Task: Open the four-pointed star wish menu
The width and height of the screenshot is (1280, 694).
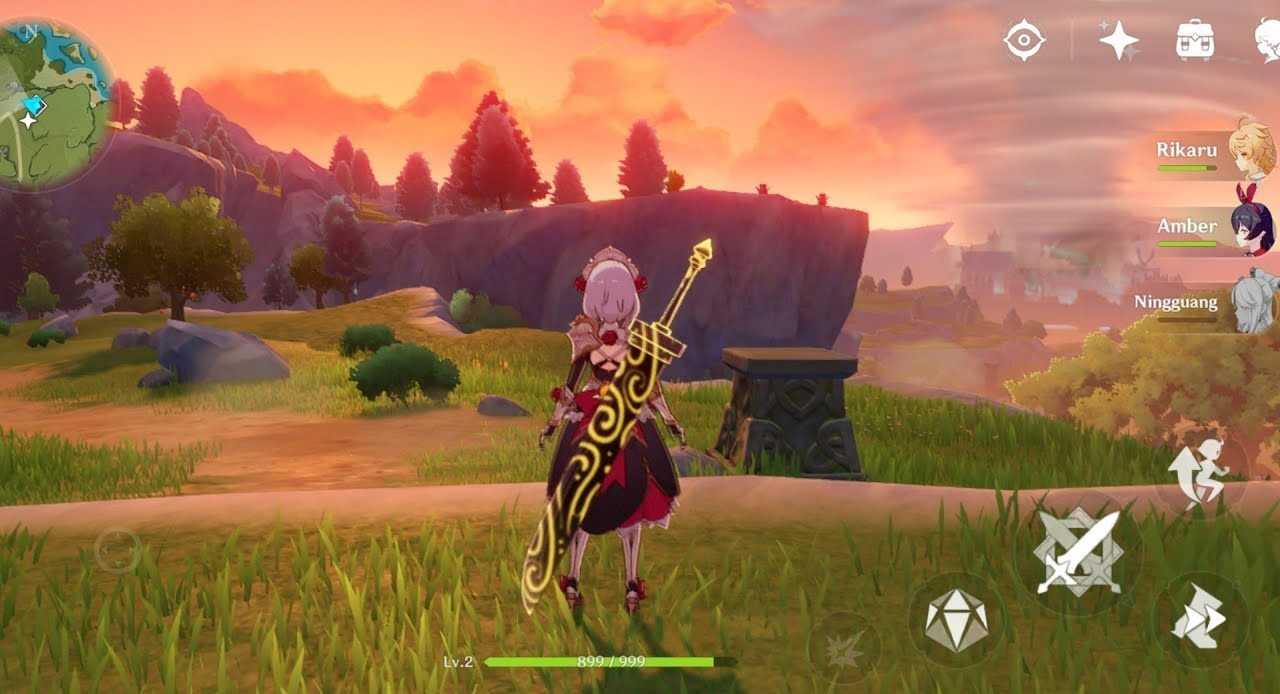Action: tap(1119, 41)
